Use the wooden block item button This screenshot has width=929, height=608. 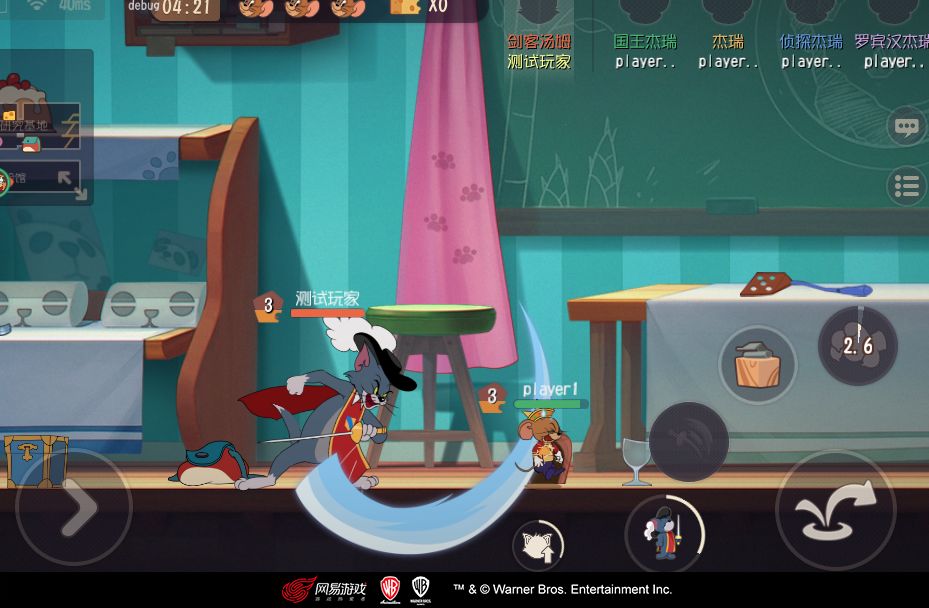tap(757, 364)
